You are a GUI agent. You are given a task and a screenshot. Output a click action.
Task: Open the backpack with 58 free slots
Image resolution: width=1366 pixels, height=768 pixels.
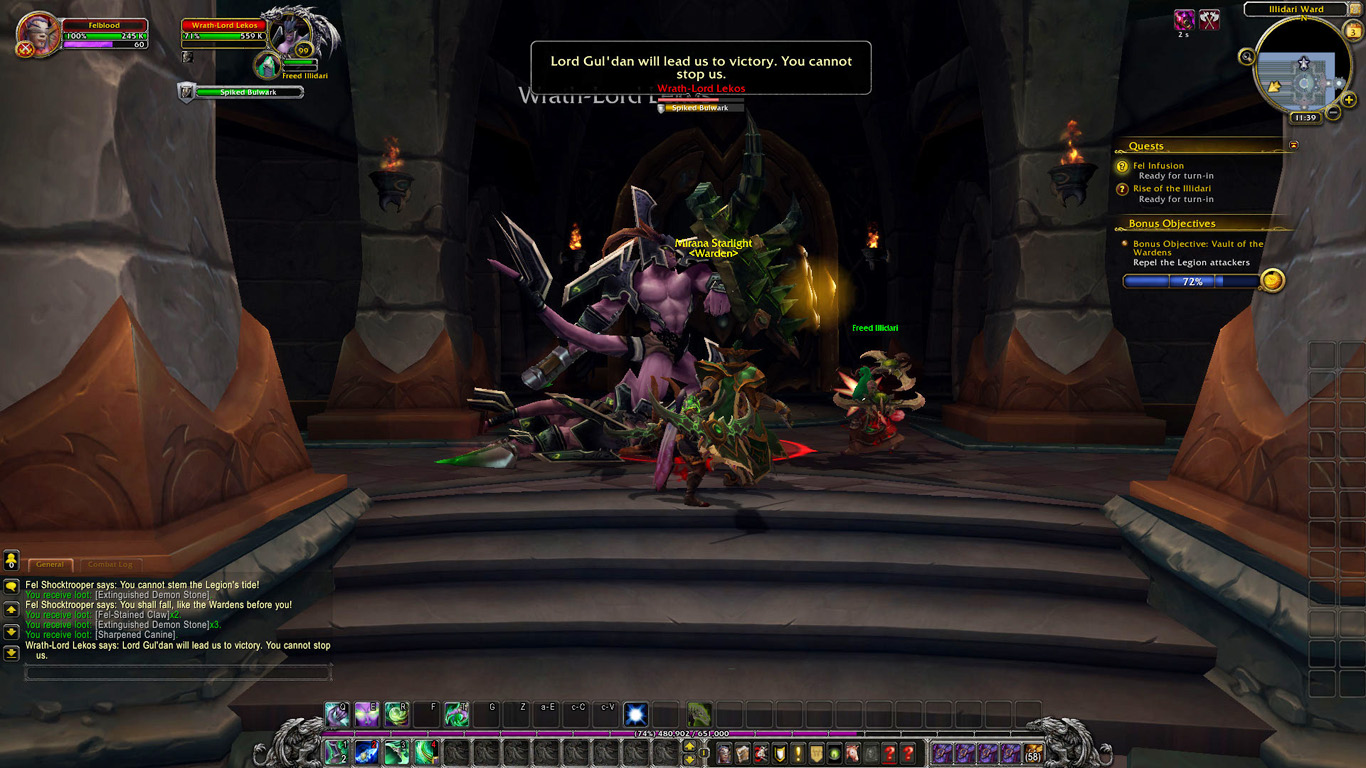[x=1033, y=753]
